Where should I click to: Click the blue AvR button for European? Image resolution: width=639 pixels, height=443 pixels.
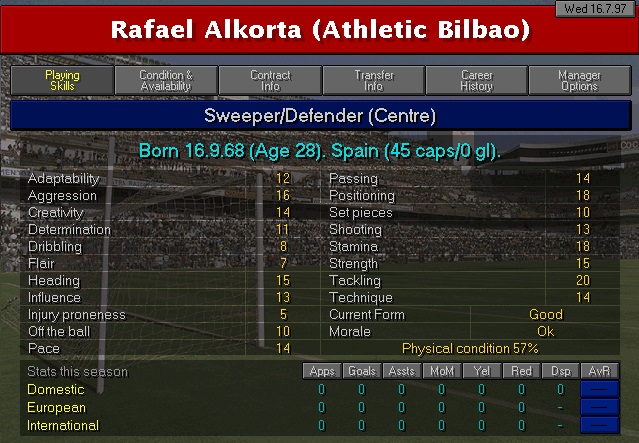(x=600, y=408)
